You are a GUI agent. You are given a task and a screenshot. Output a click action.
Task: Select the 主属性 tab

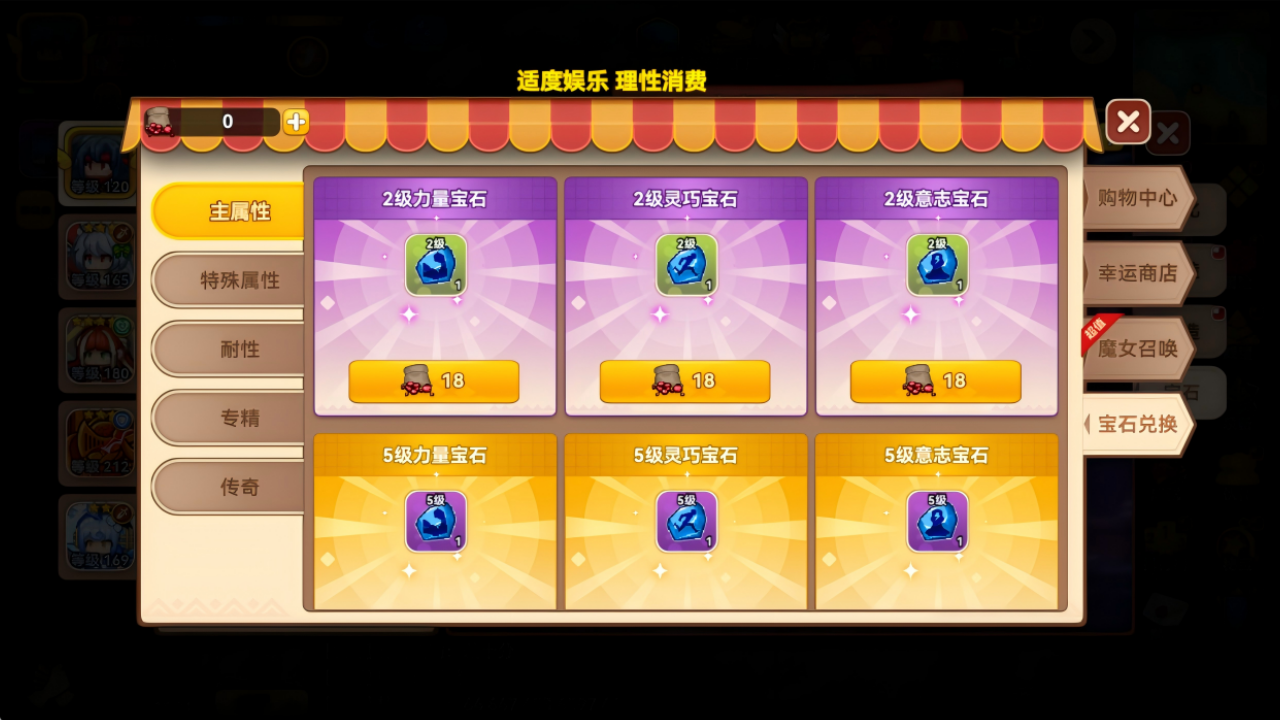[226, 211]
